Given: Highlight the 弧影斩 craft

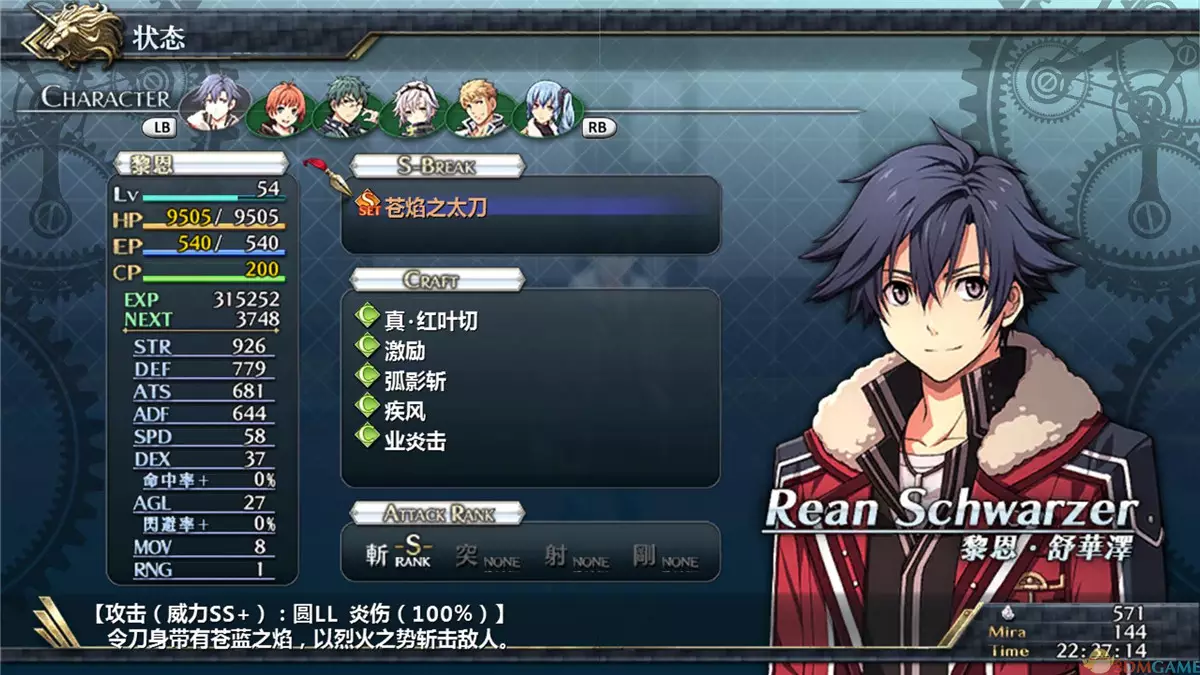Looking at the screenshot, I should coord(415,380).
